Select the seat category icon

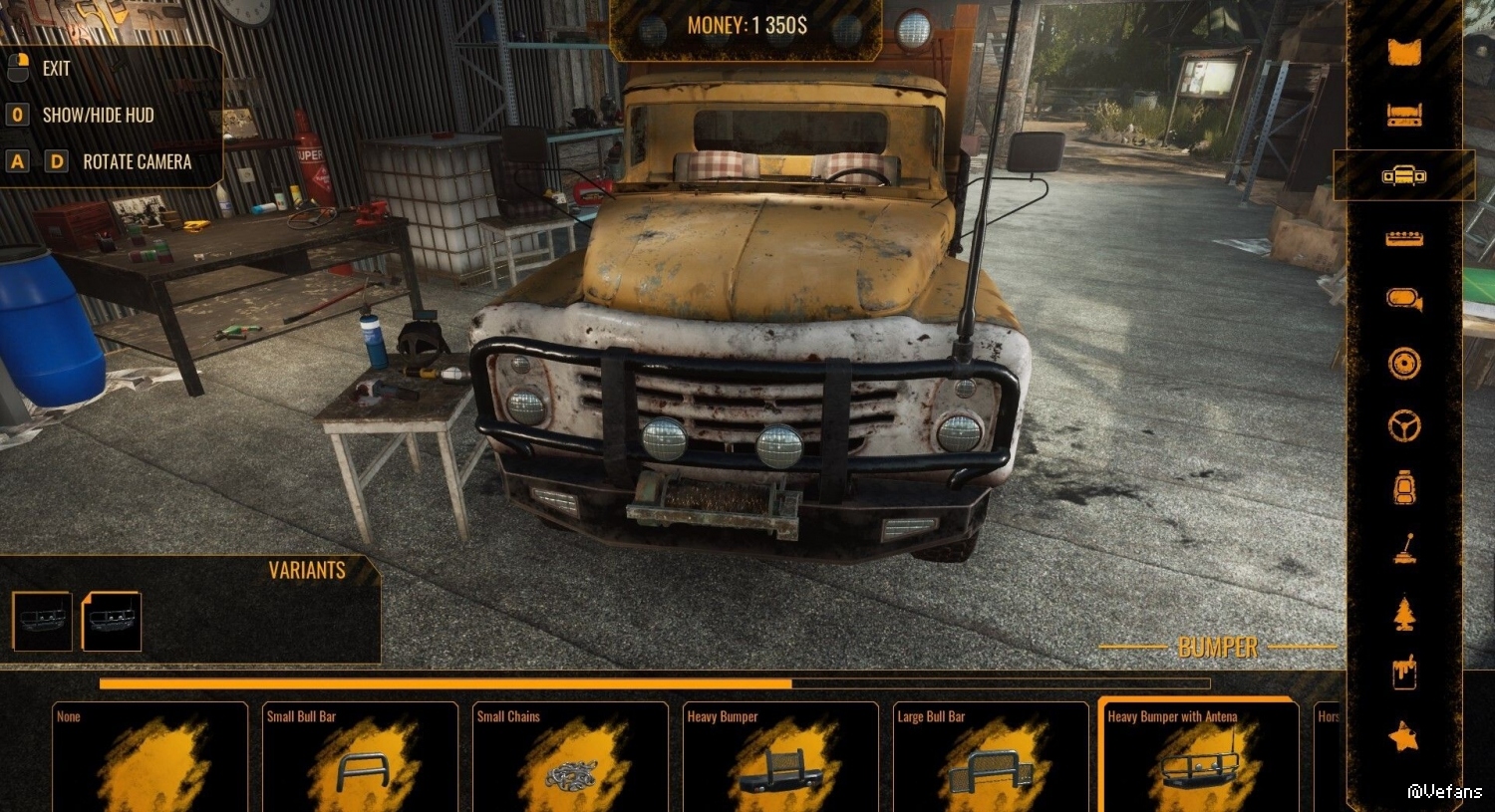1404,488
